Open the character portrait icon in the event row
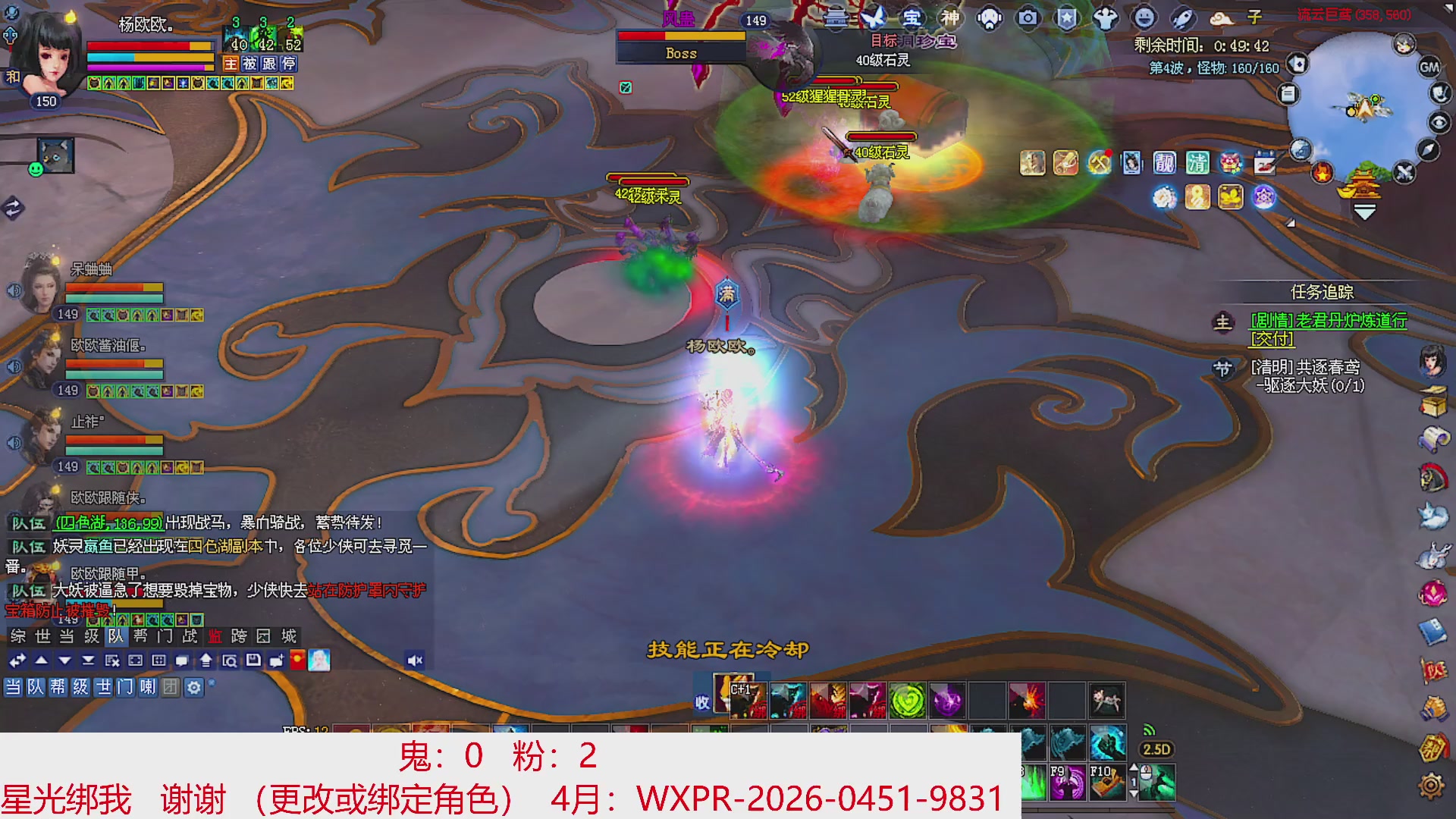This screenshot has height=819, width=1456. tap(1131, 163)
